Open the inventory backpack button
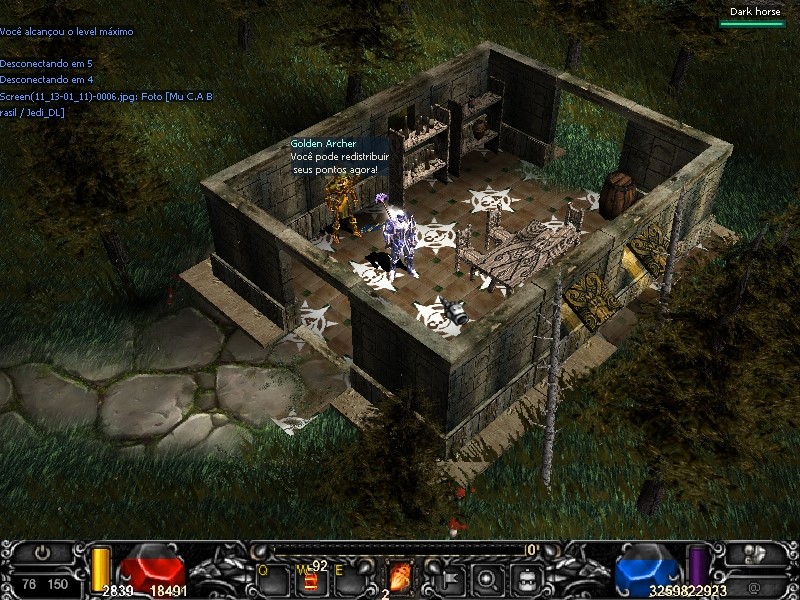Image resolution: width=800 pixels, height=600 pixels. [527, 577]
